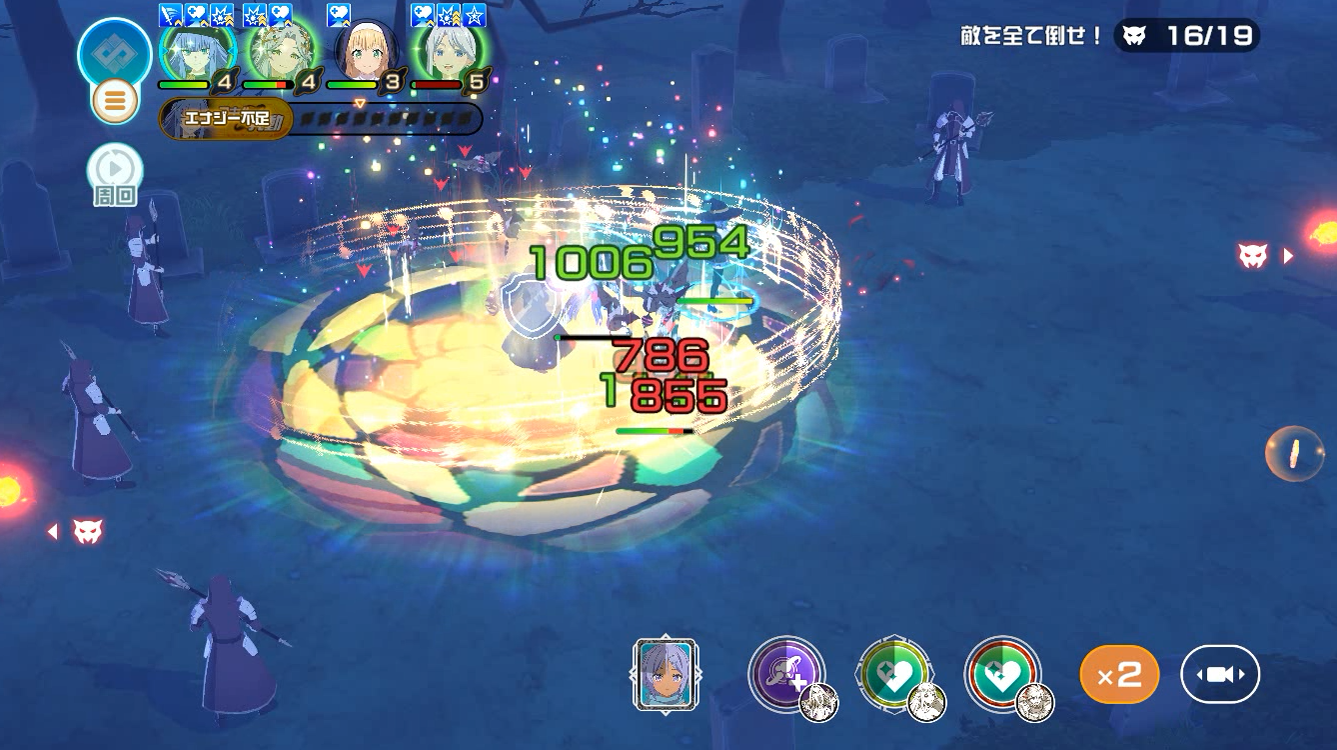
Task: Select the blue-haired witch hat portrait
Action: pyautogui.click(x=197, y=50)
